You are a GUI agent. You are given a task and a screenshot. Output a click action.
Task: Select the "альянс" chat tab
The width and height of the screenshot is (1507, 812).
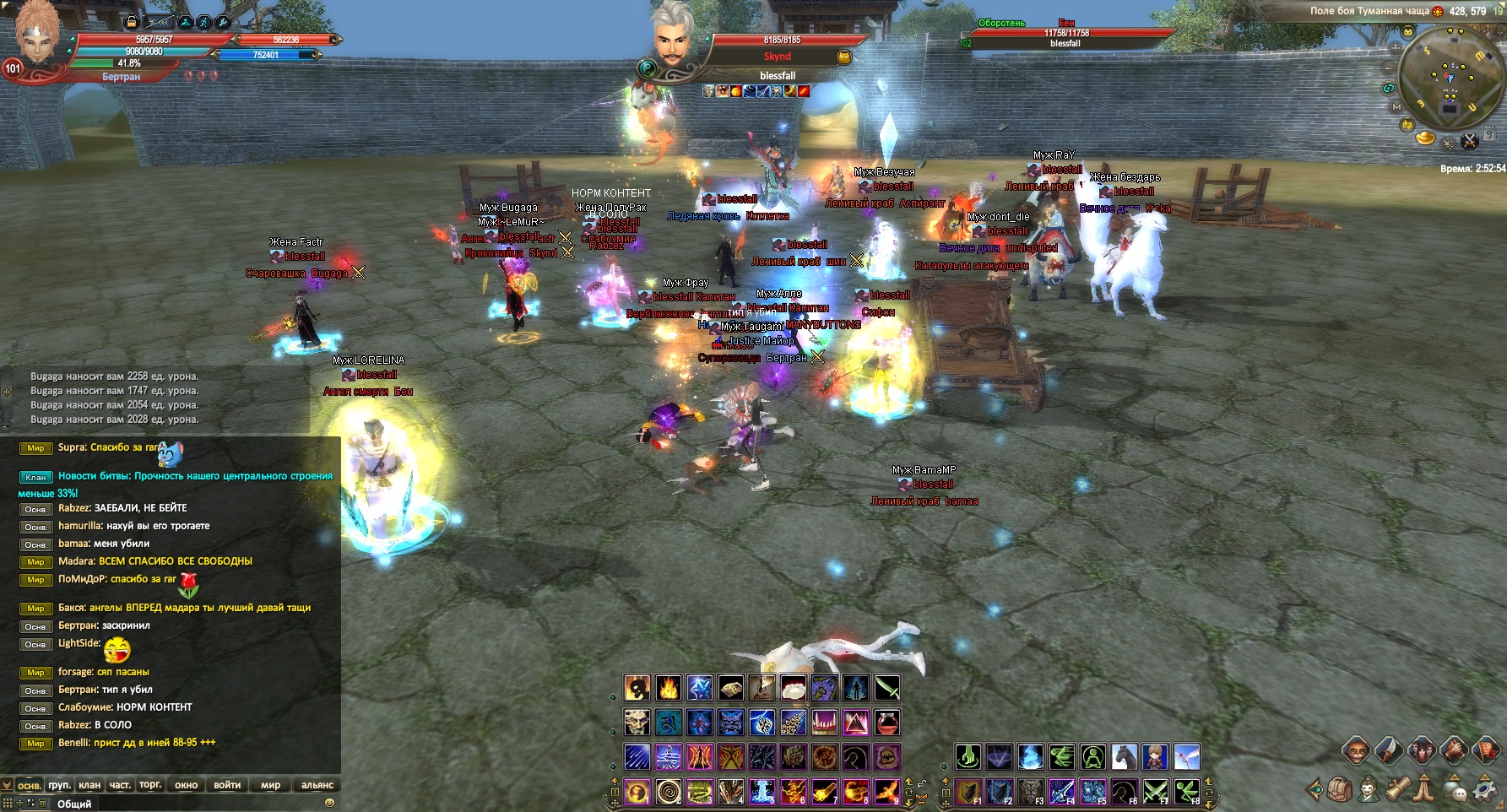click(x=317, y=785)
